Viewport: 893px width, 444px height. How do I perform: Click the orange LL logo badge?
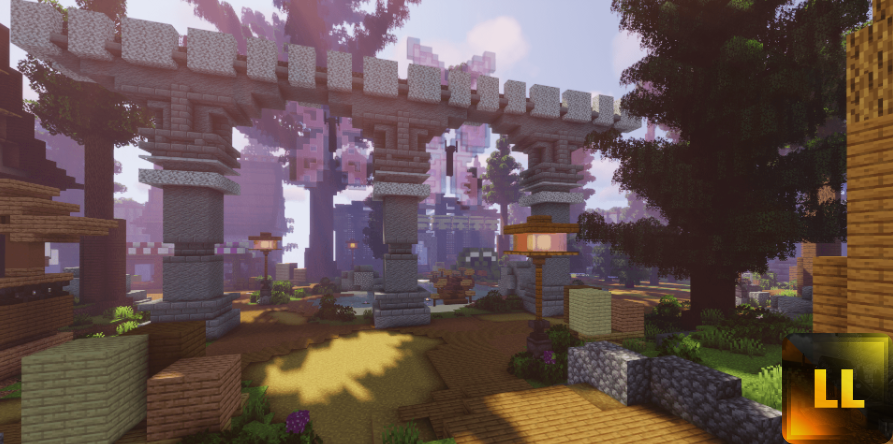(836, 387)
